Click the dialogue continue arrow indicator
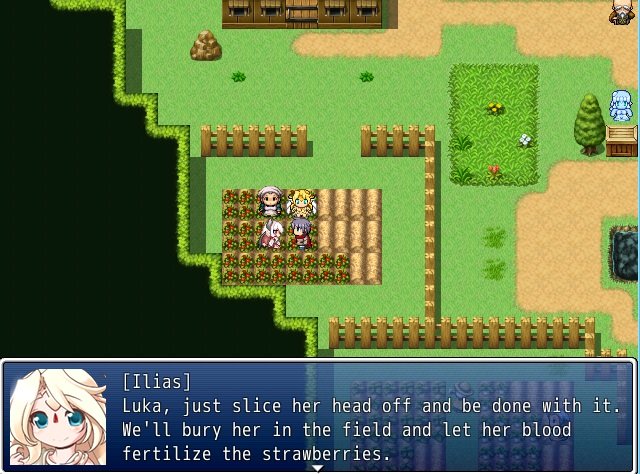The width and height of the screenshot is (640, 474). 319,468
